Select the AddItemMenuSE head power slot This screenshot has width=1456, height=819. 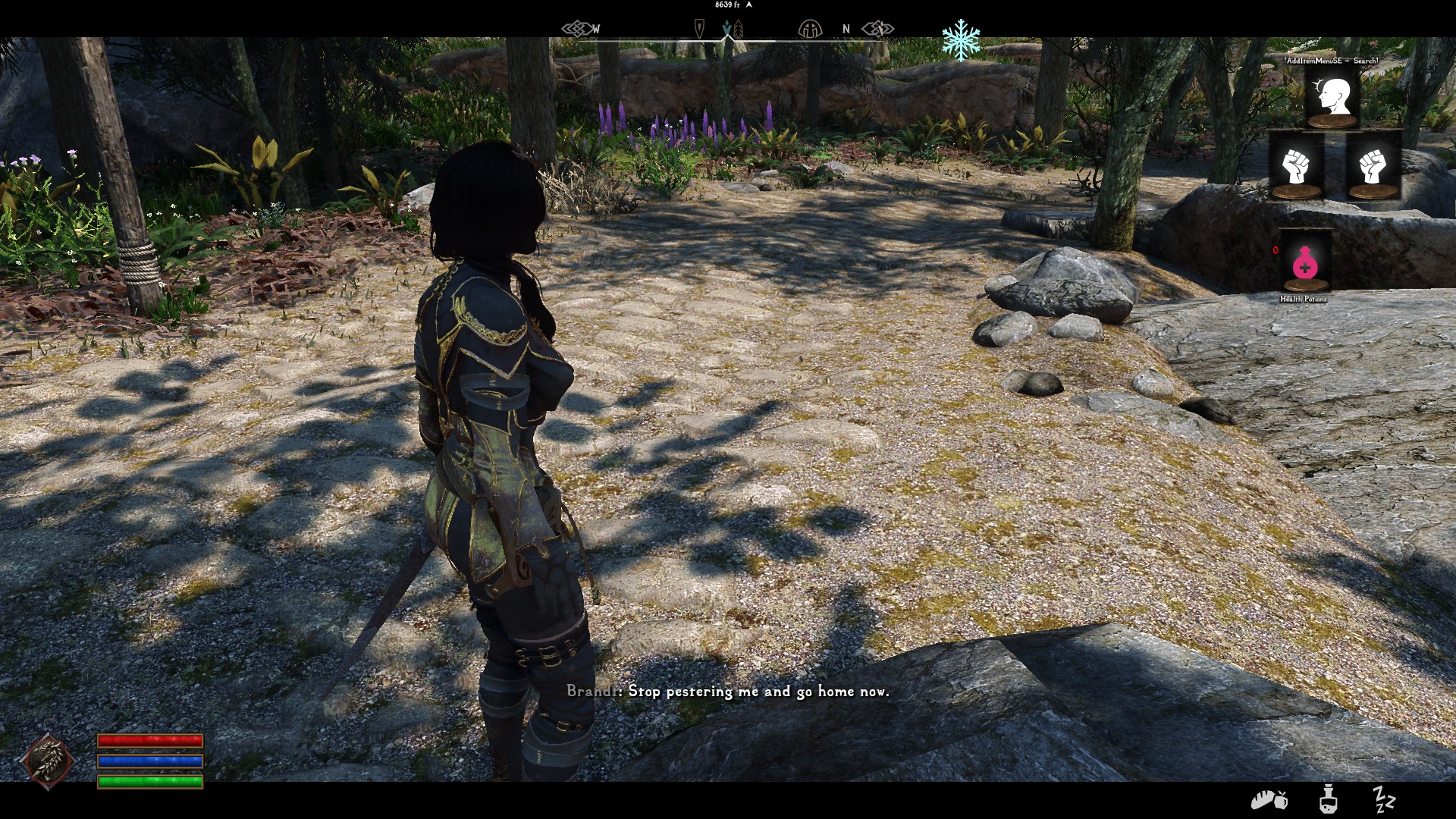tap(1332, 97)
